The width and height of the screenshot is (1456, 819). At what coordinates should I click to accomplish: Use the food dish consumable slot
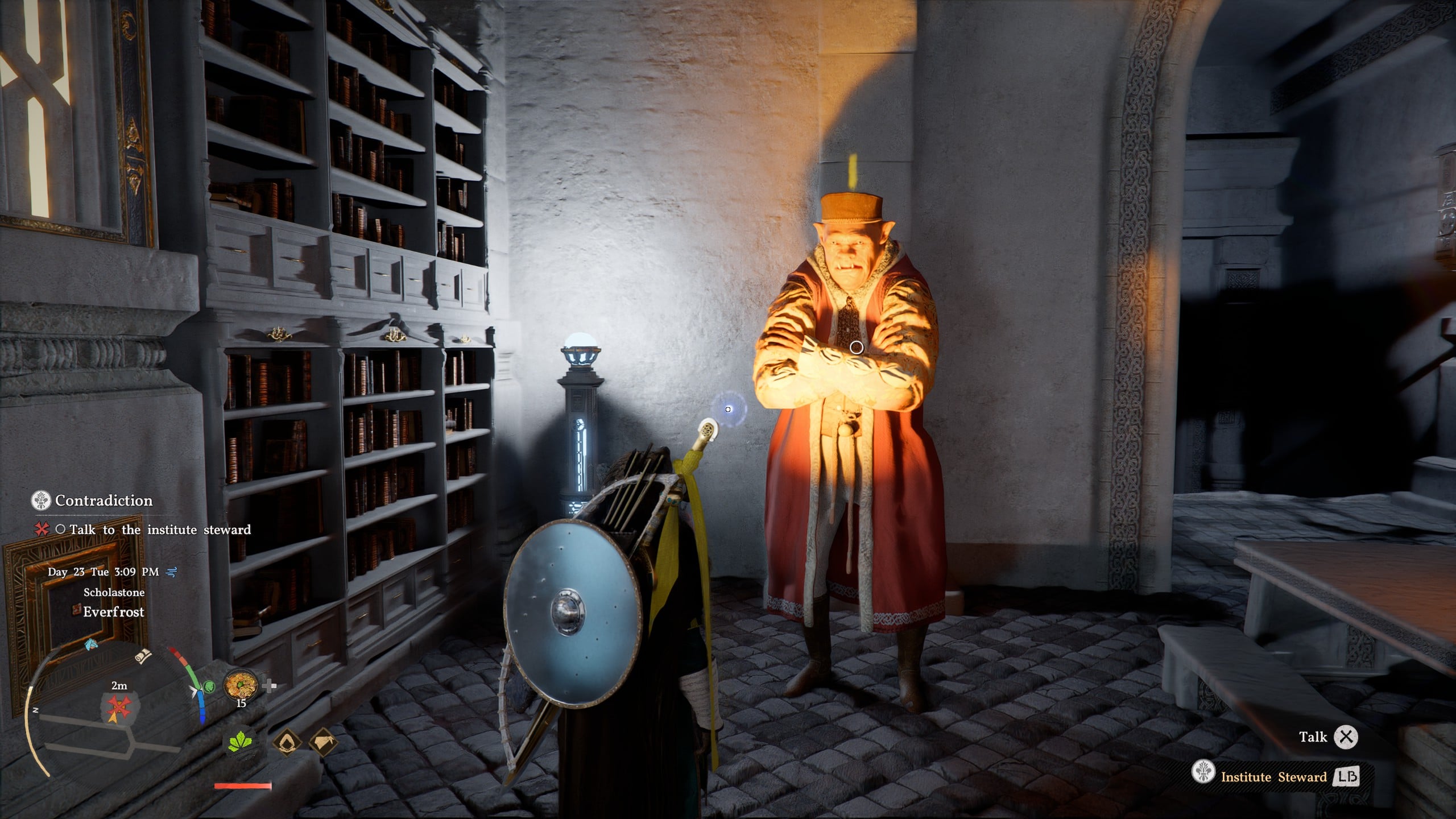click(x=241, y=685)
